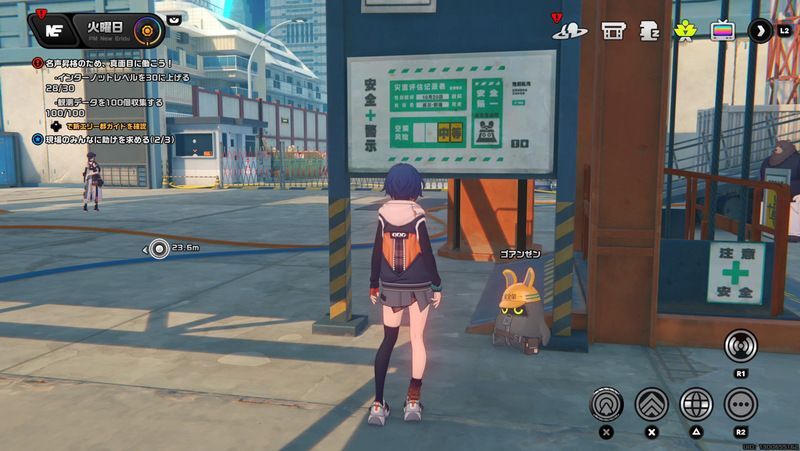Open the sleeping head rest icon

point(649,30)
